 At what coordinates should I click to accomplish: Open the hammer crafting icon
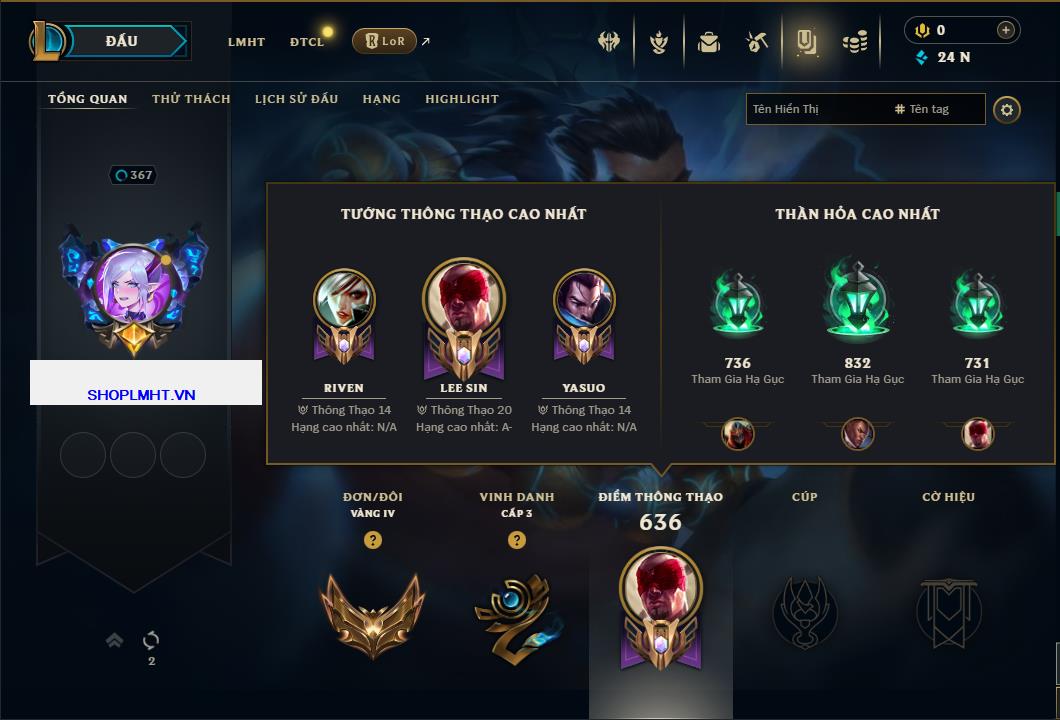click(x=756, y=42)
